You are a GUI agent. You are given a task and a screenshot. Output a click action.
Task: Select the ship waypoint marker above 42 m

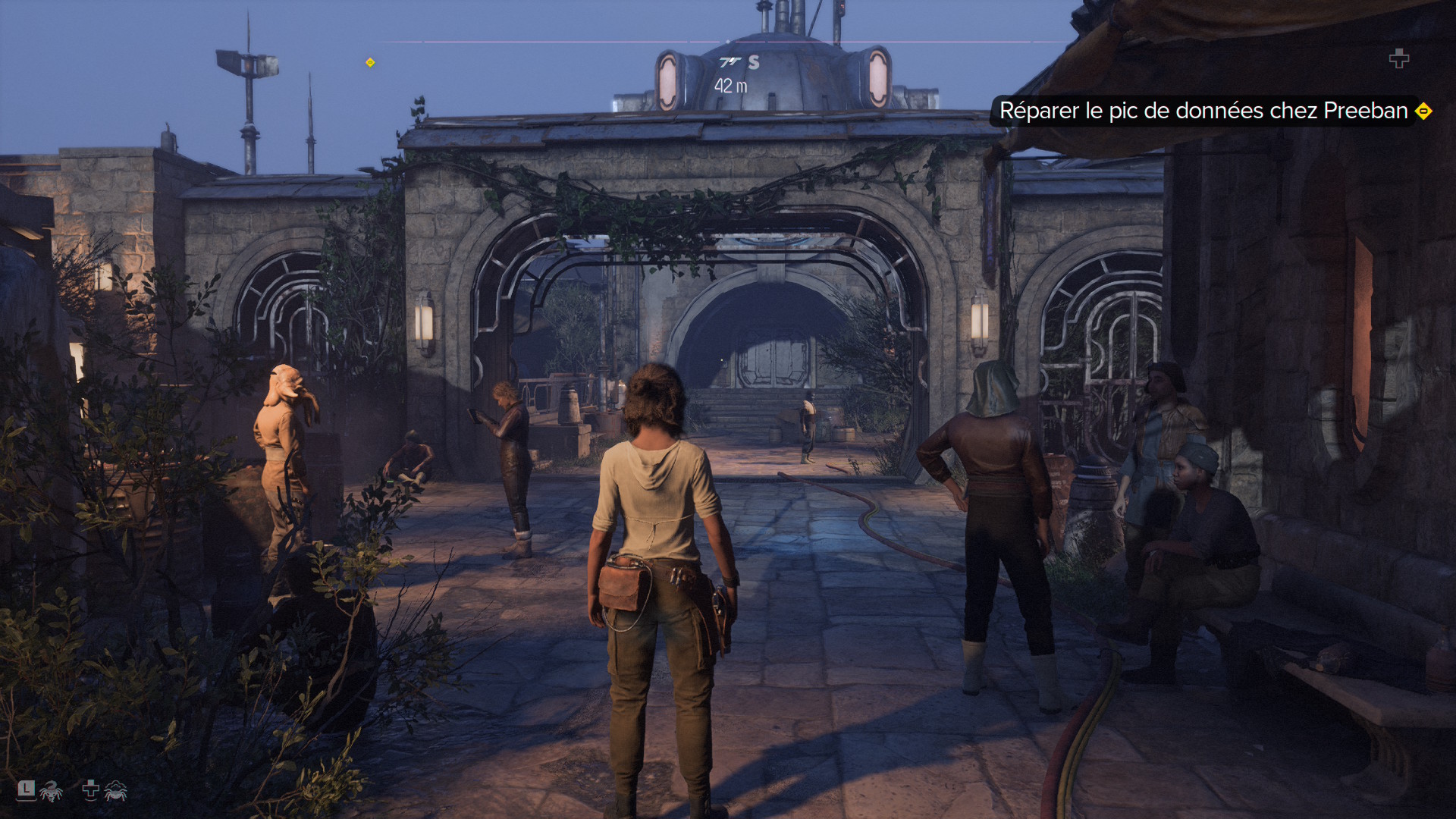point(730,61)
